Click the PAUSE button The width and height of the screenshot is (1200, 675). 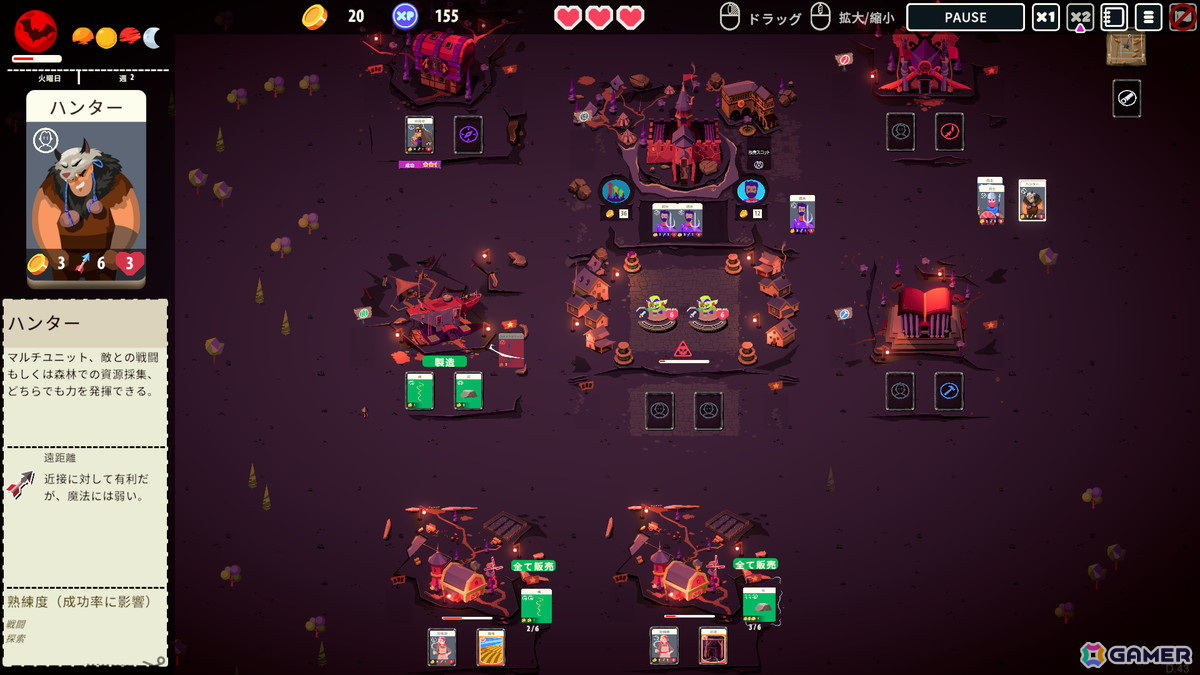click(965, 17)
